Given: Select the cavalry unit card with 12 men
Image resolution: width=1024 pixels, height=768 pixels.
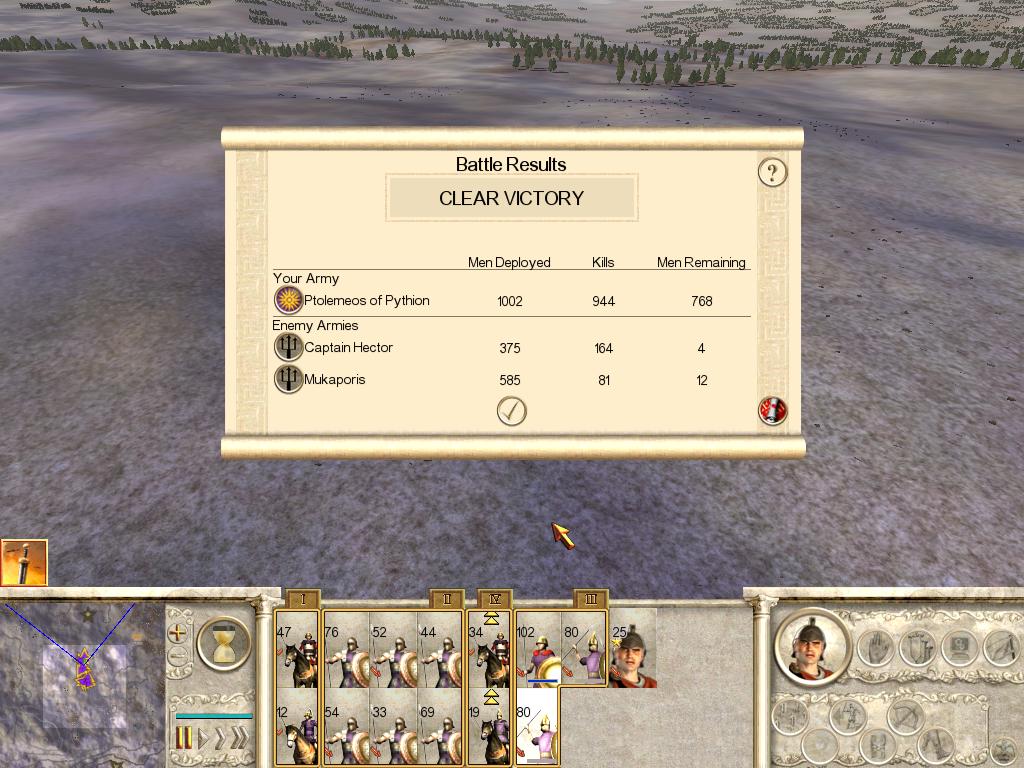Looking at the screenshot, I should (x=297, y=727).
